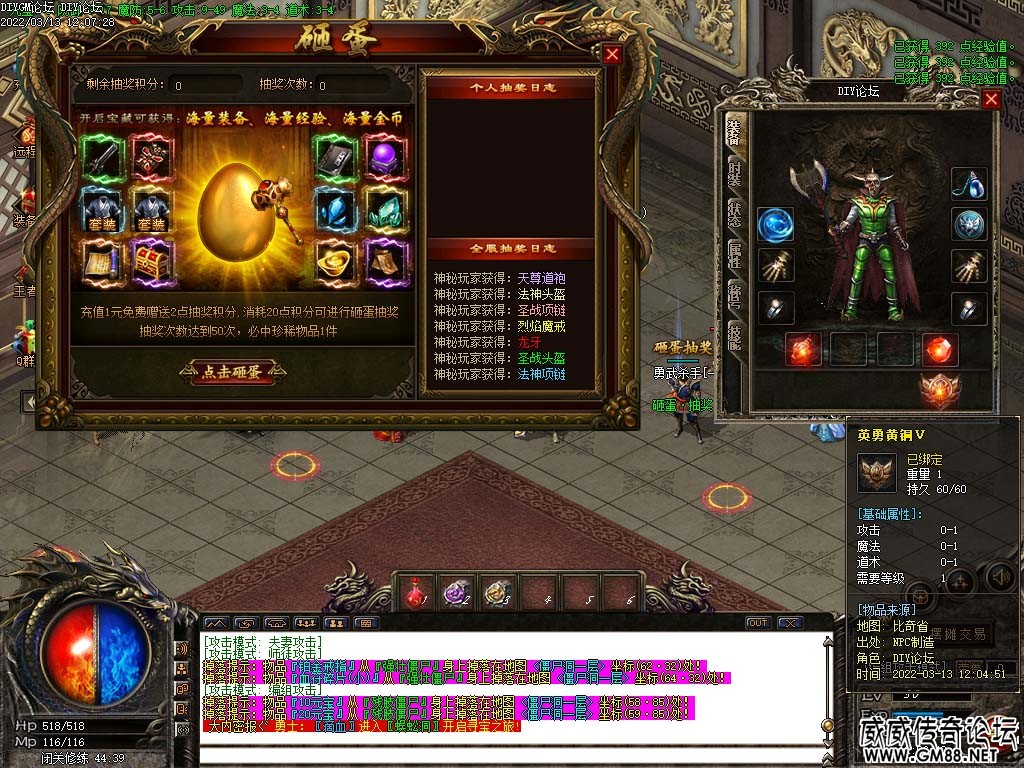Close the DIY论坛 character panel

(x=990, y=99)
